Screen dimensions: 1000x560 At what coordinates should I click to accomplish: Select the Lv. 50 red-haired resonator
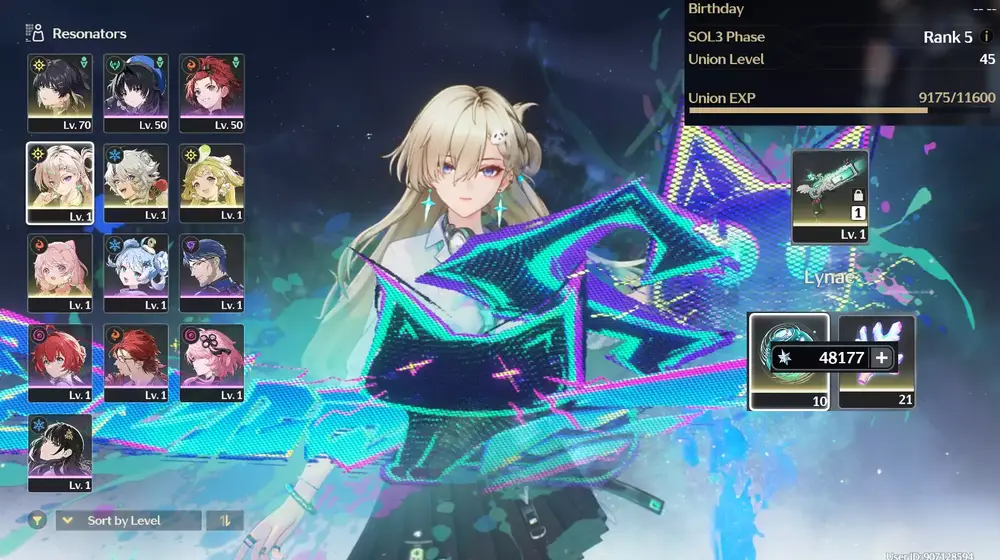tap(212, 92)
